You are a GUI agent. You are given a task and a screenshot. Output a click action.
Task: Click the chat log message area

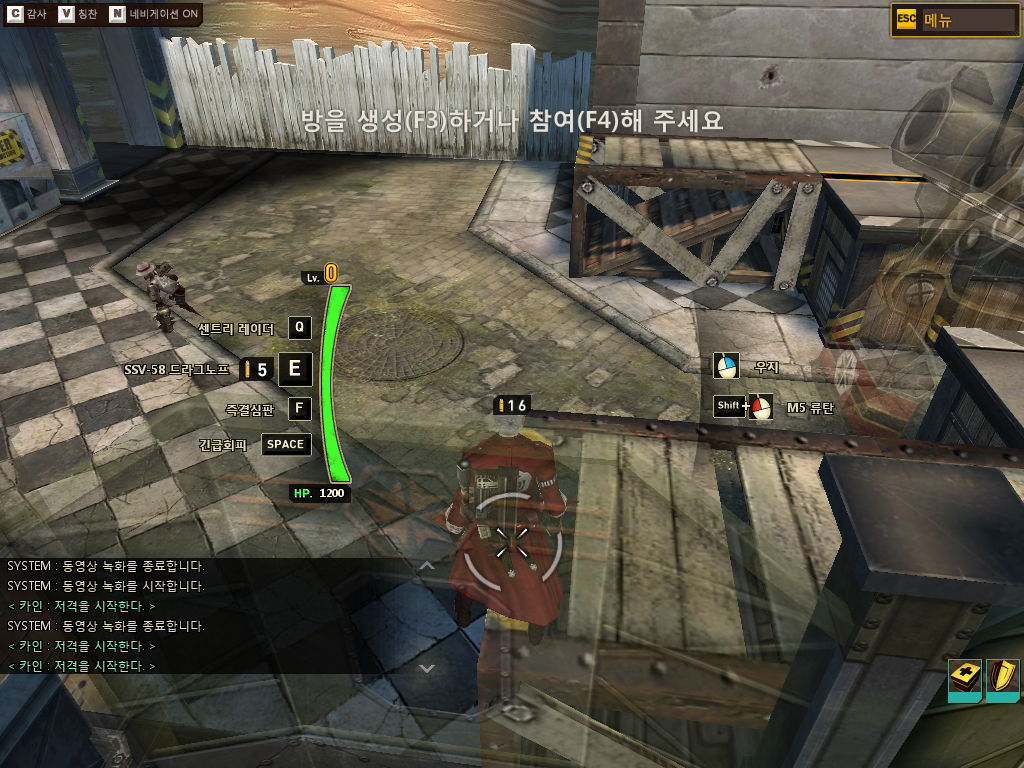pyautogui.click(x=200, y=615)
